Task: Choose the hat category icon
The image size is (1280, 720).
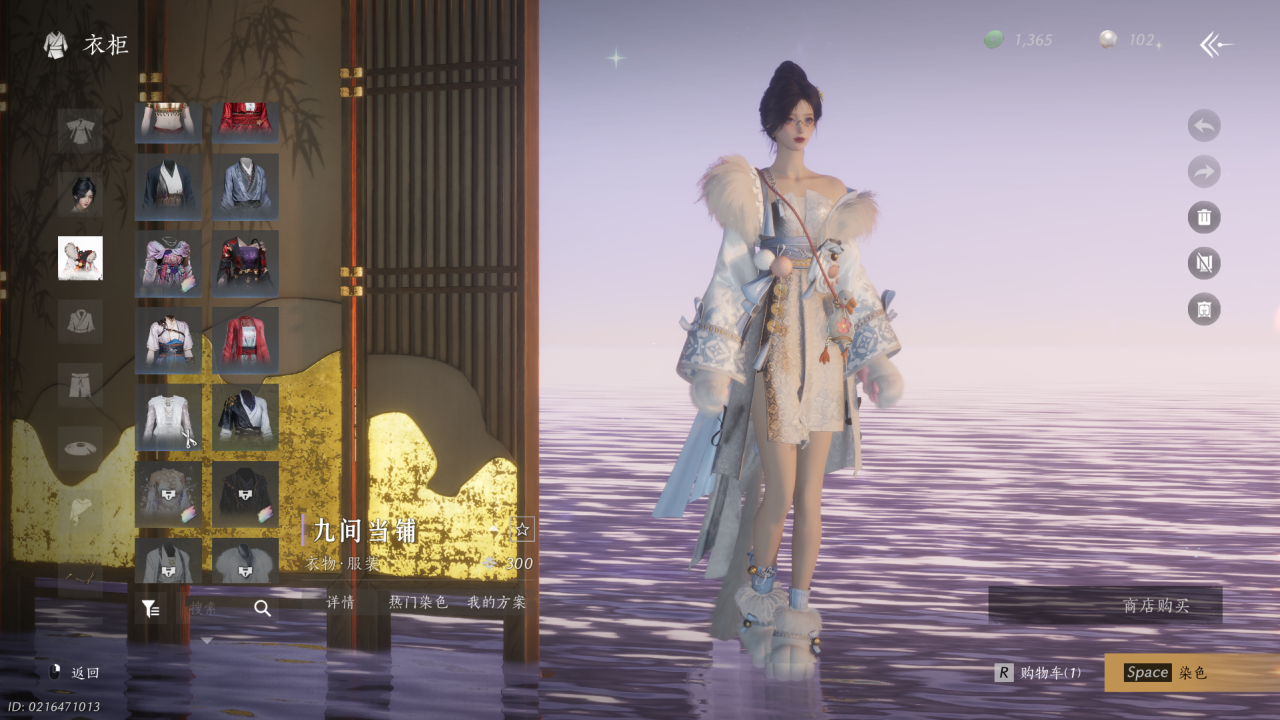Action: pos(80,449)
